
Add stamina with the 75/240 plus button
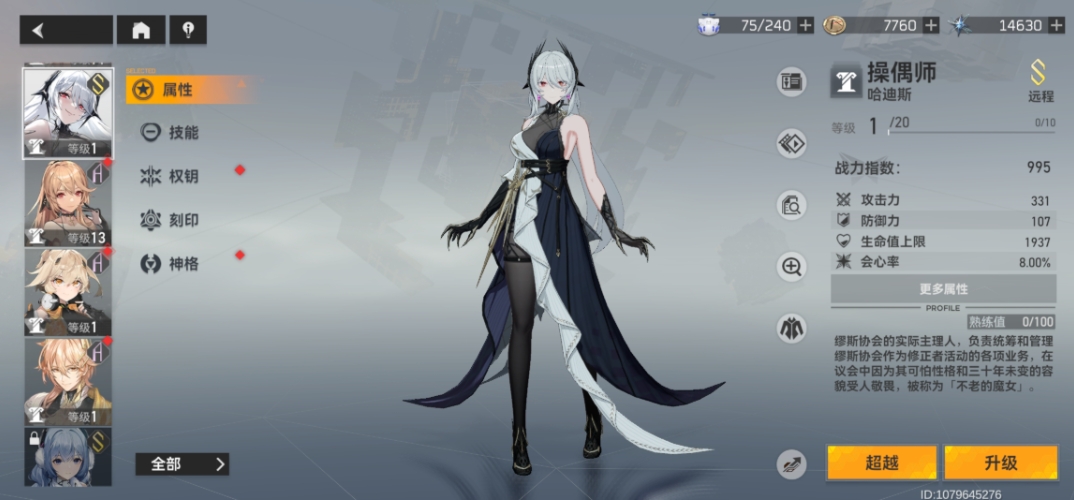805,26
